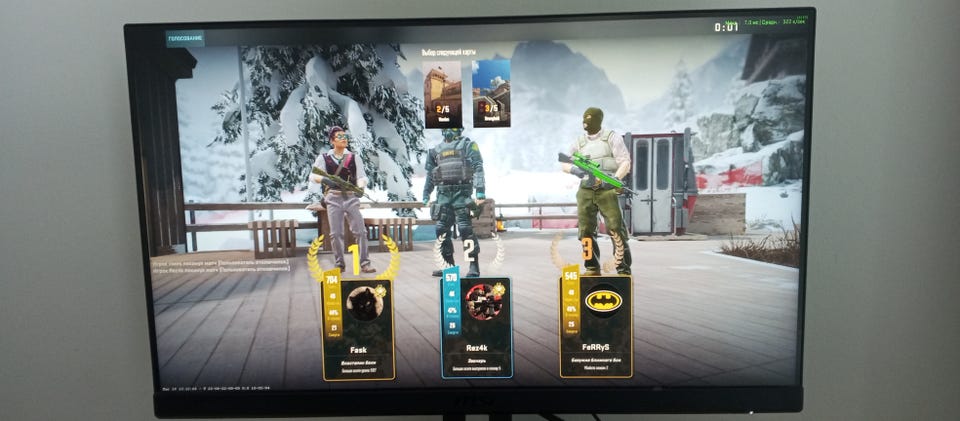Select FeRRyS's third-place player card
The width and height of the screenshot is (960, 421).
point(596,327)
